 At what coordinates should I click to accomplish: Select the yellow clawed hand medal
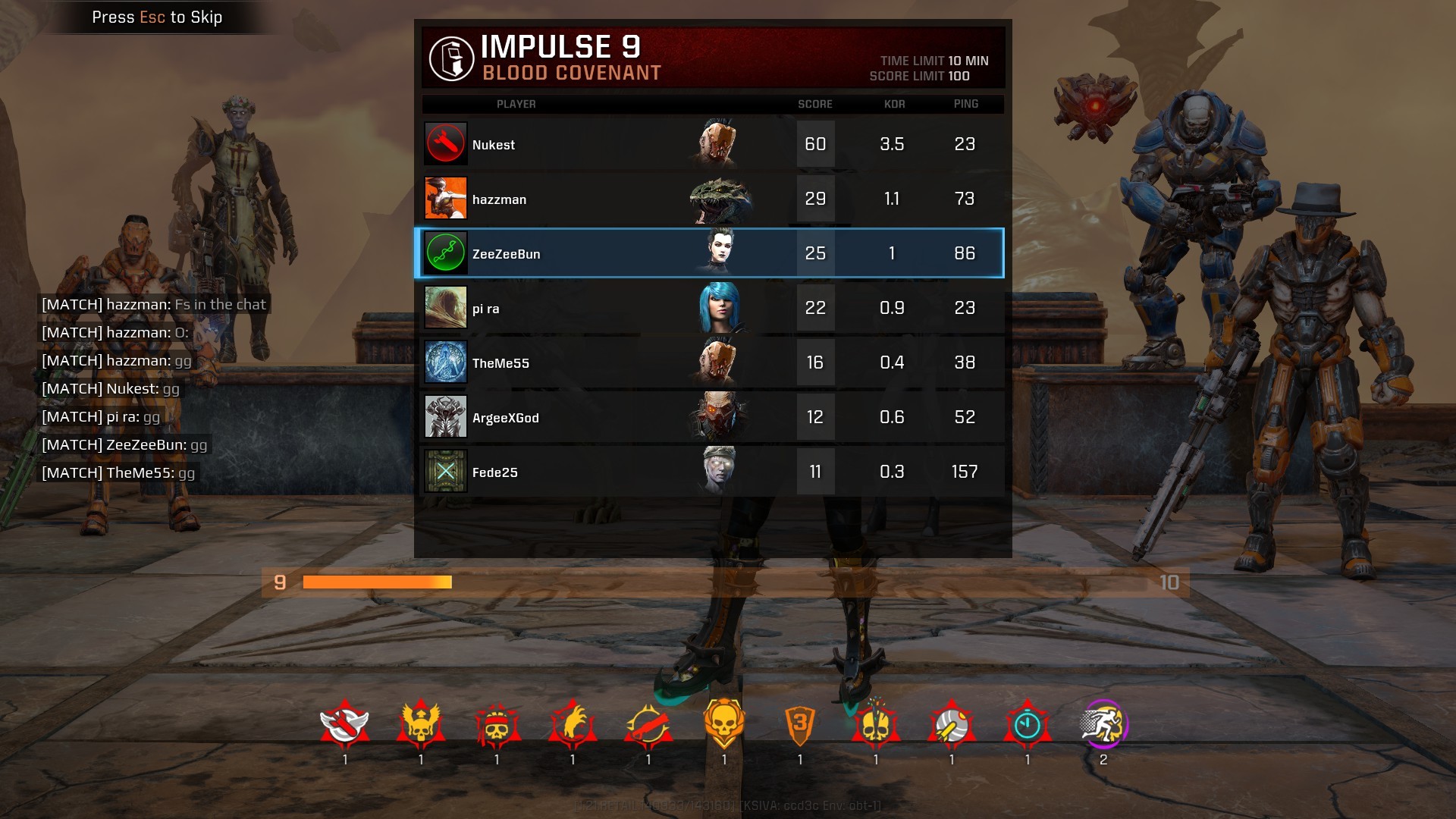pyautogui.click(x=572, y=724)
